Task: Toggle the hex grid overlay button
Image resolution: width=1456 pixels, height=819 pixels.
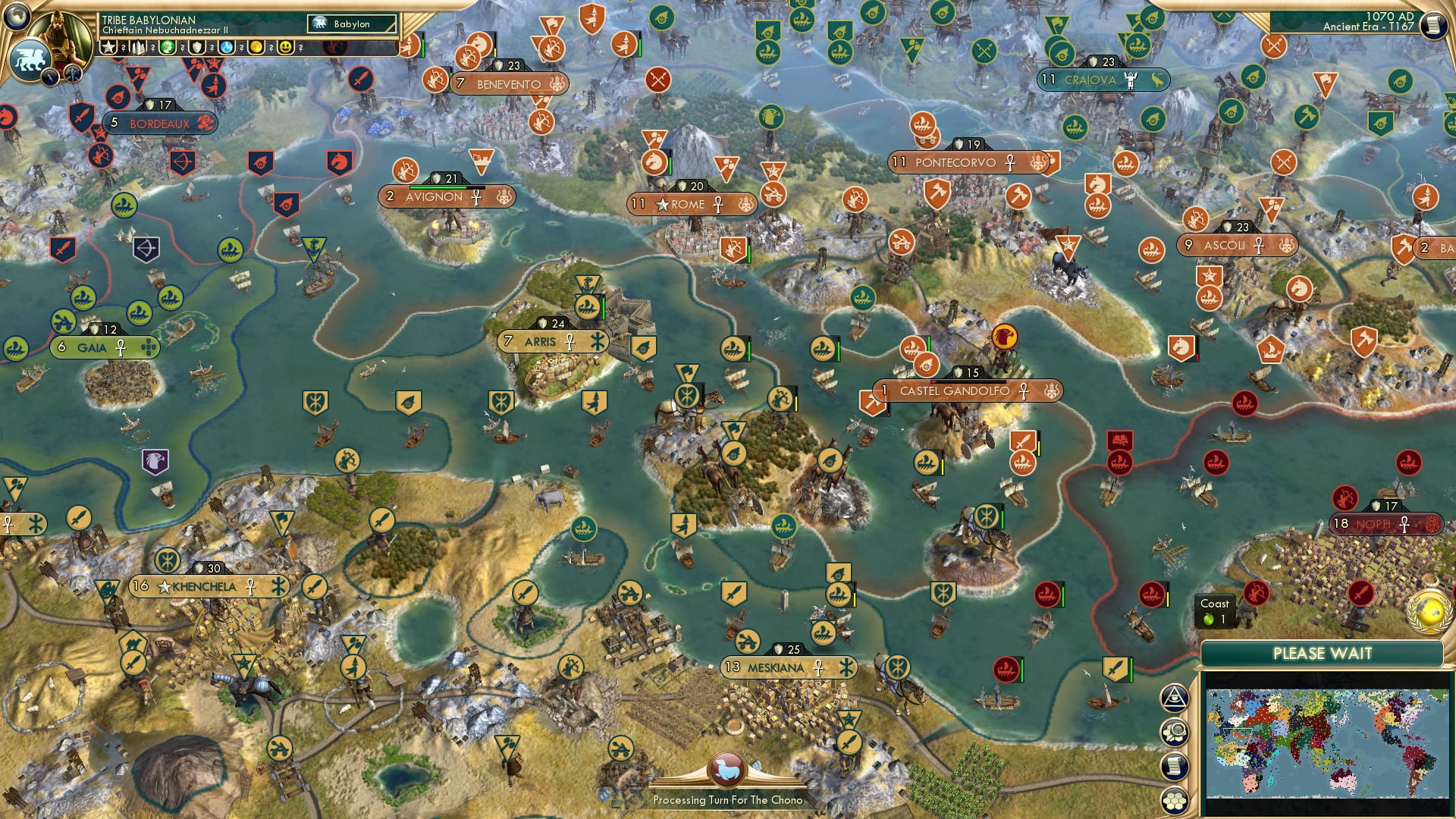Action: [1176, 800]
